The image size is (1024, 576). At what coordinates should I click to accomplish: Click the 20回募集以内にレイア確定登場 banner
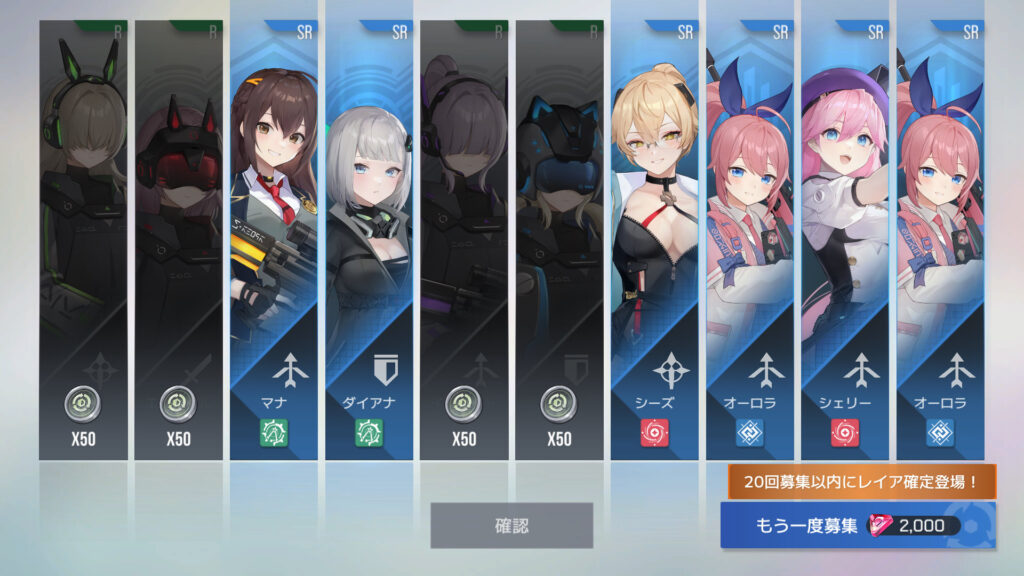861,482
